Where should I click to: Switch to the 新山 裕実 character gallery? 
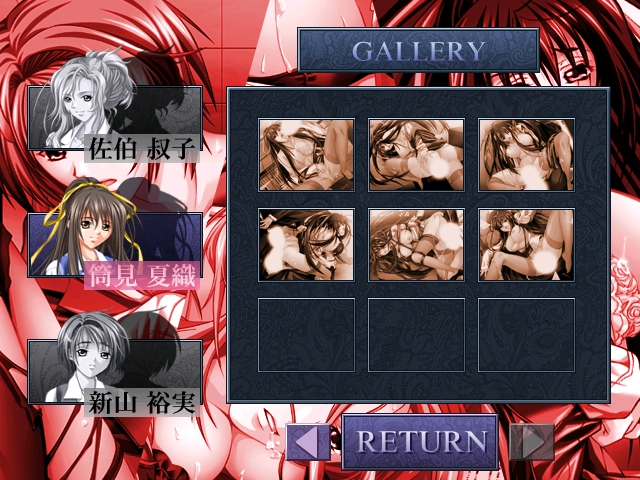tap(114, 372)
